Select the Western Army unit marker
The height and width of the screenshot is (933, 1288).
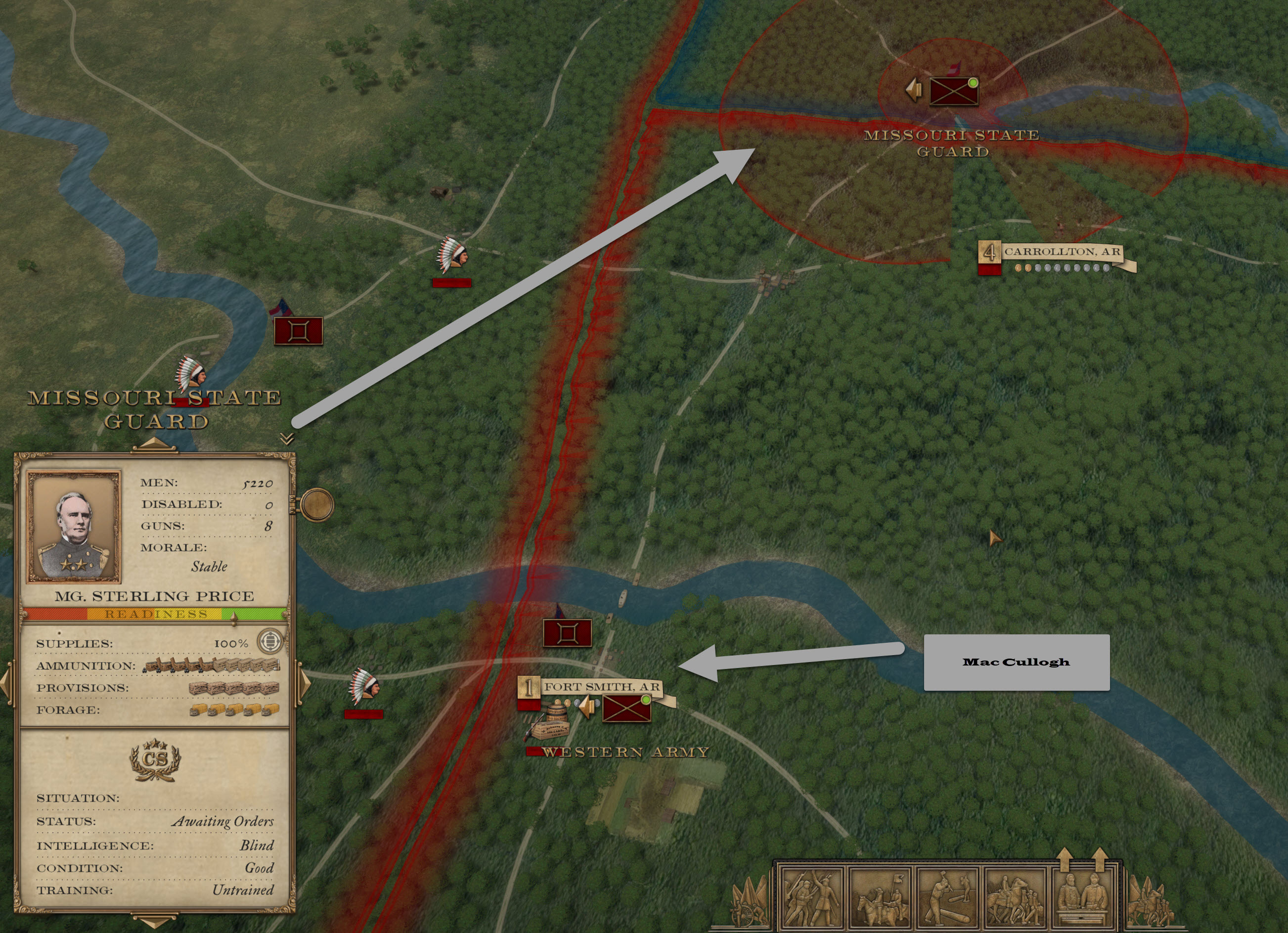(626, 709)
